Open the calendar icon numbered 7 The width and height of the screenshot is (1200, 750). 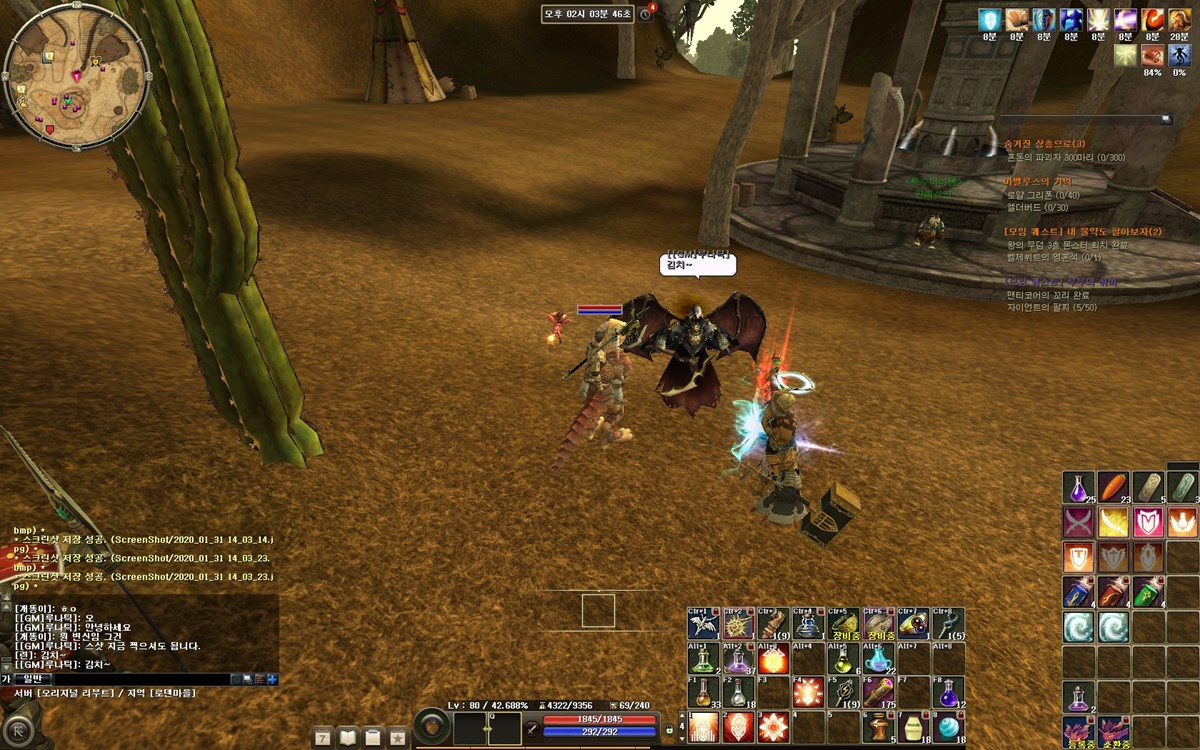(323, 737)
